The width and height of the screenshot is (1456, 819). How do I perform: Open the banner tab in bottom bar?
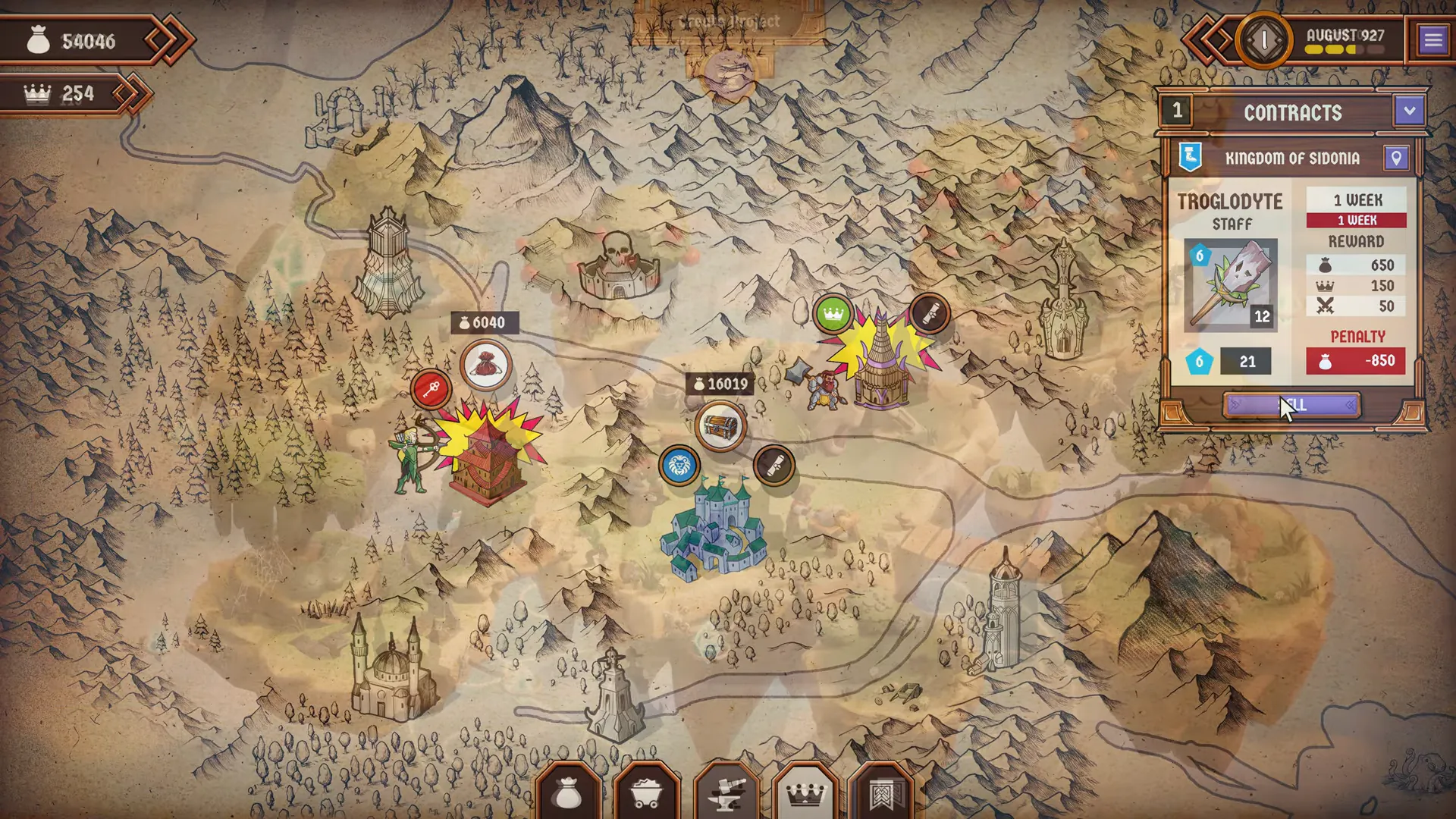tap(882, 793)
